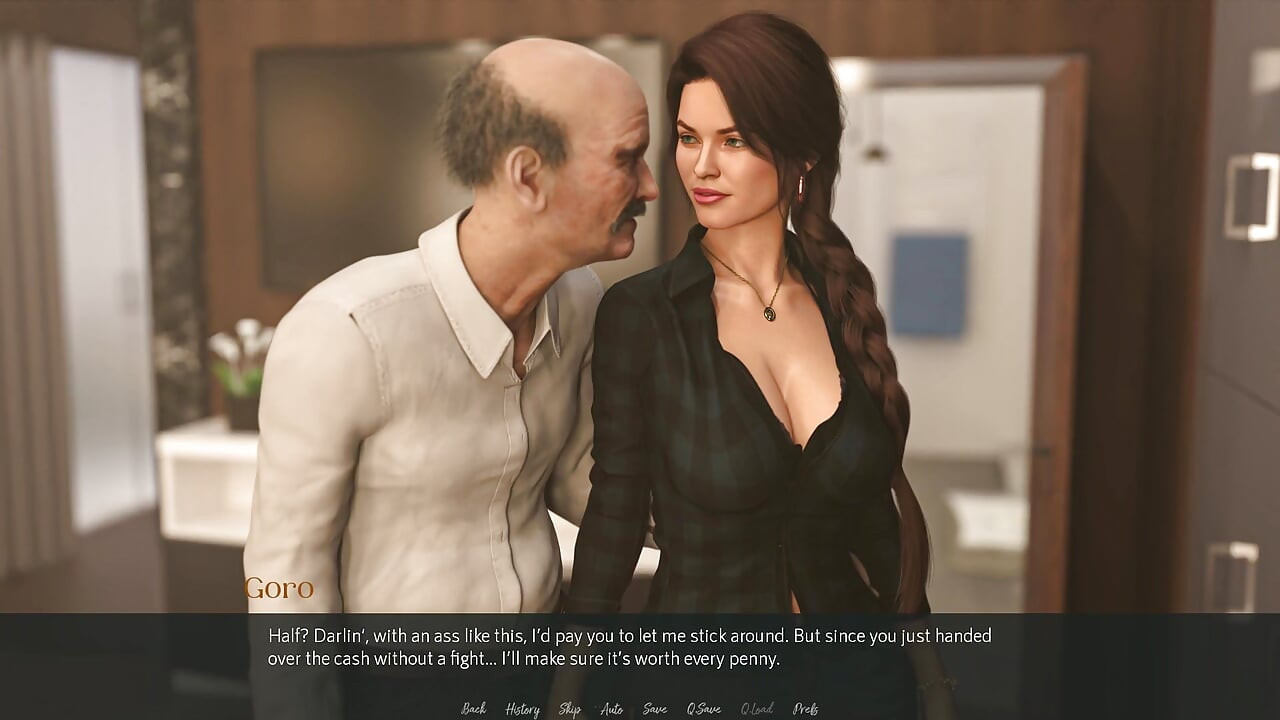This screenshot has height=720, width=1280.
Task: Return to previous dialogue line via Back
Action: [472, 709]
